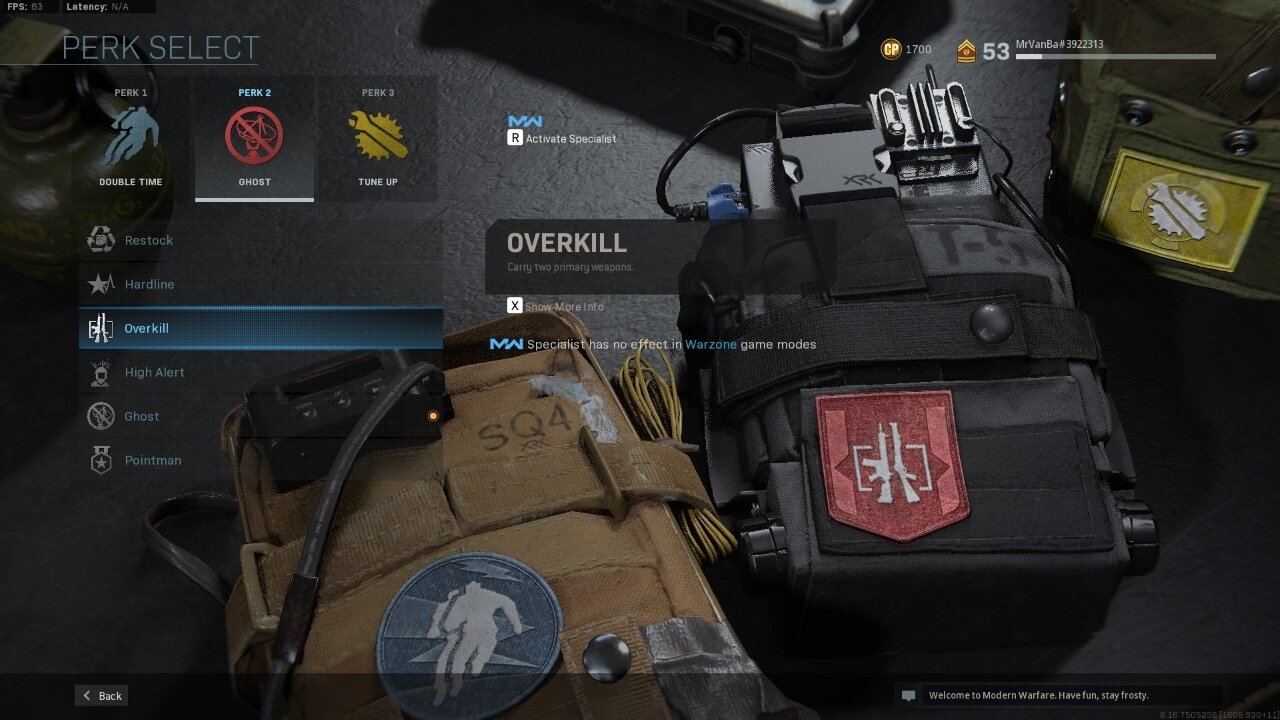Choose the Restock perk
Image resolution: width=1280 pixels, height=720 pixels.
(x=260, y=240)
